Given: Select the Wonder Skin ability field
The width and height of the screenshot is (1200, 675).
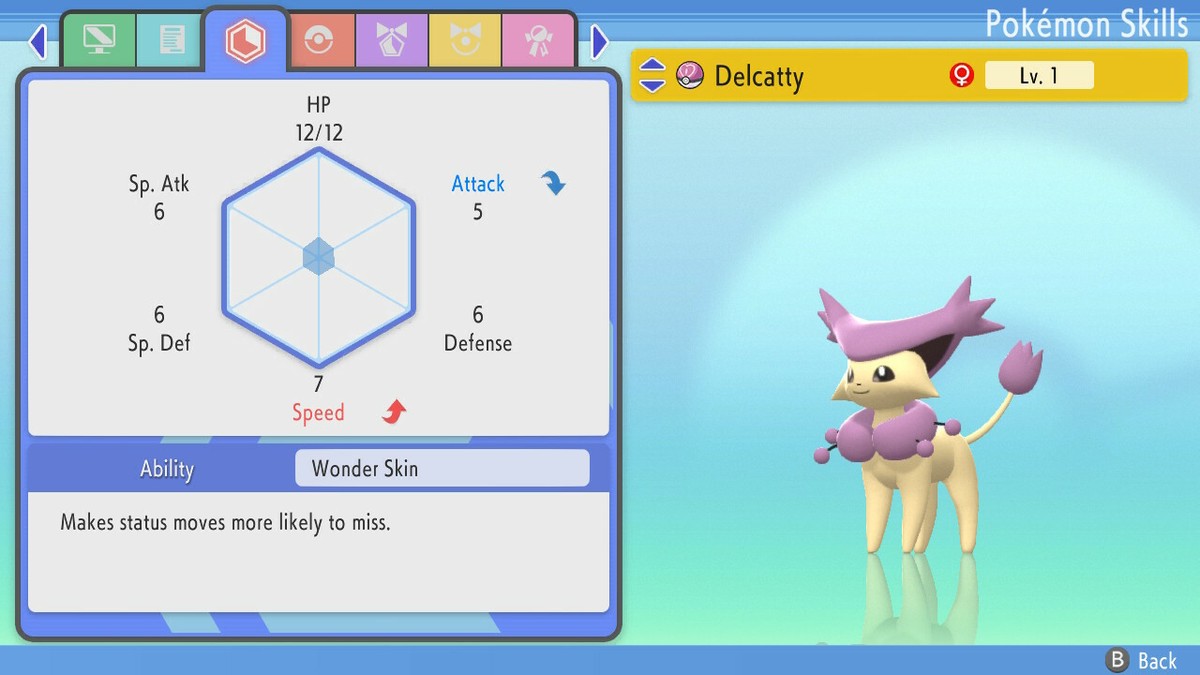Looking at the screenshot, I should 442,468.
